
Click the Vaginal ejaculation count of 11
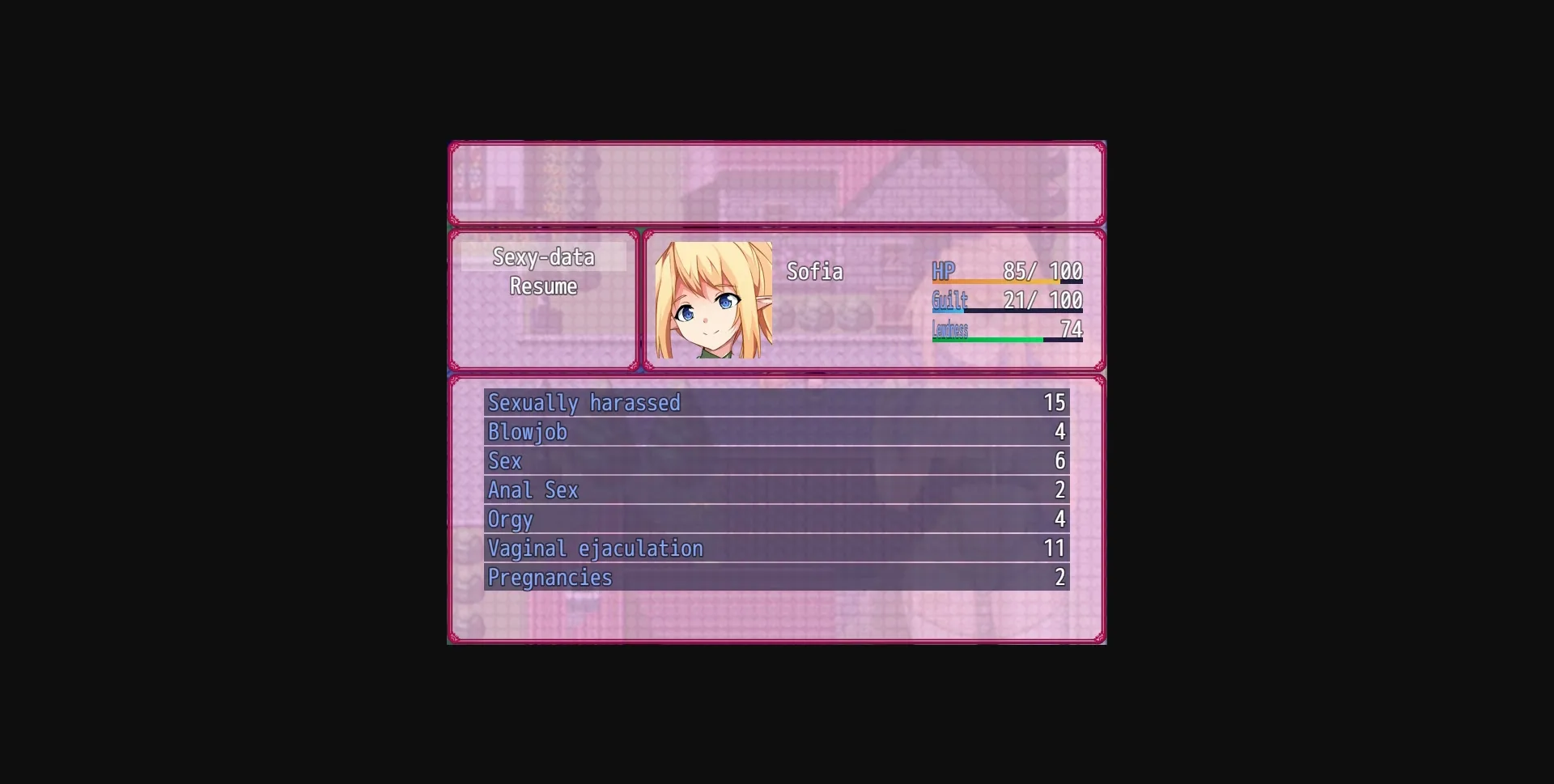[1055, 548]
